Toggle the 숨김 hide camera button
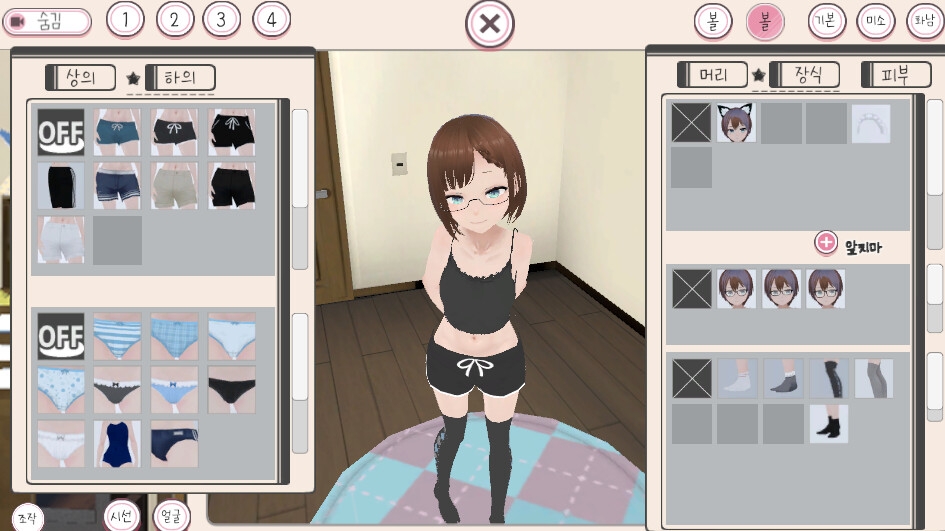945x531 pixels. point(47,21)
